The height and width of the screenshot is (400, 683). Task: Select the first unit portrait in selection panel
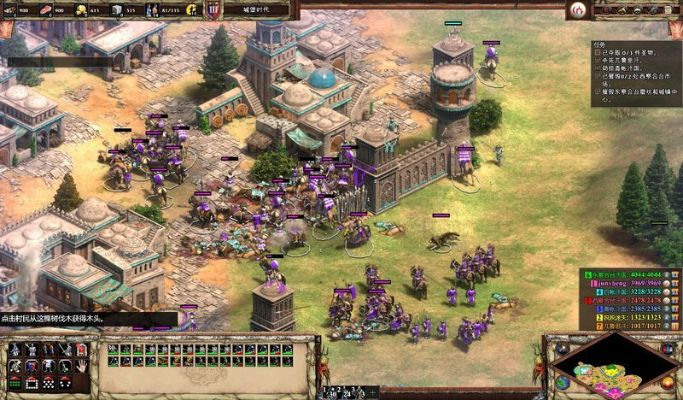click(113, 349)
